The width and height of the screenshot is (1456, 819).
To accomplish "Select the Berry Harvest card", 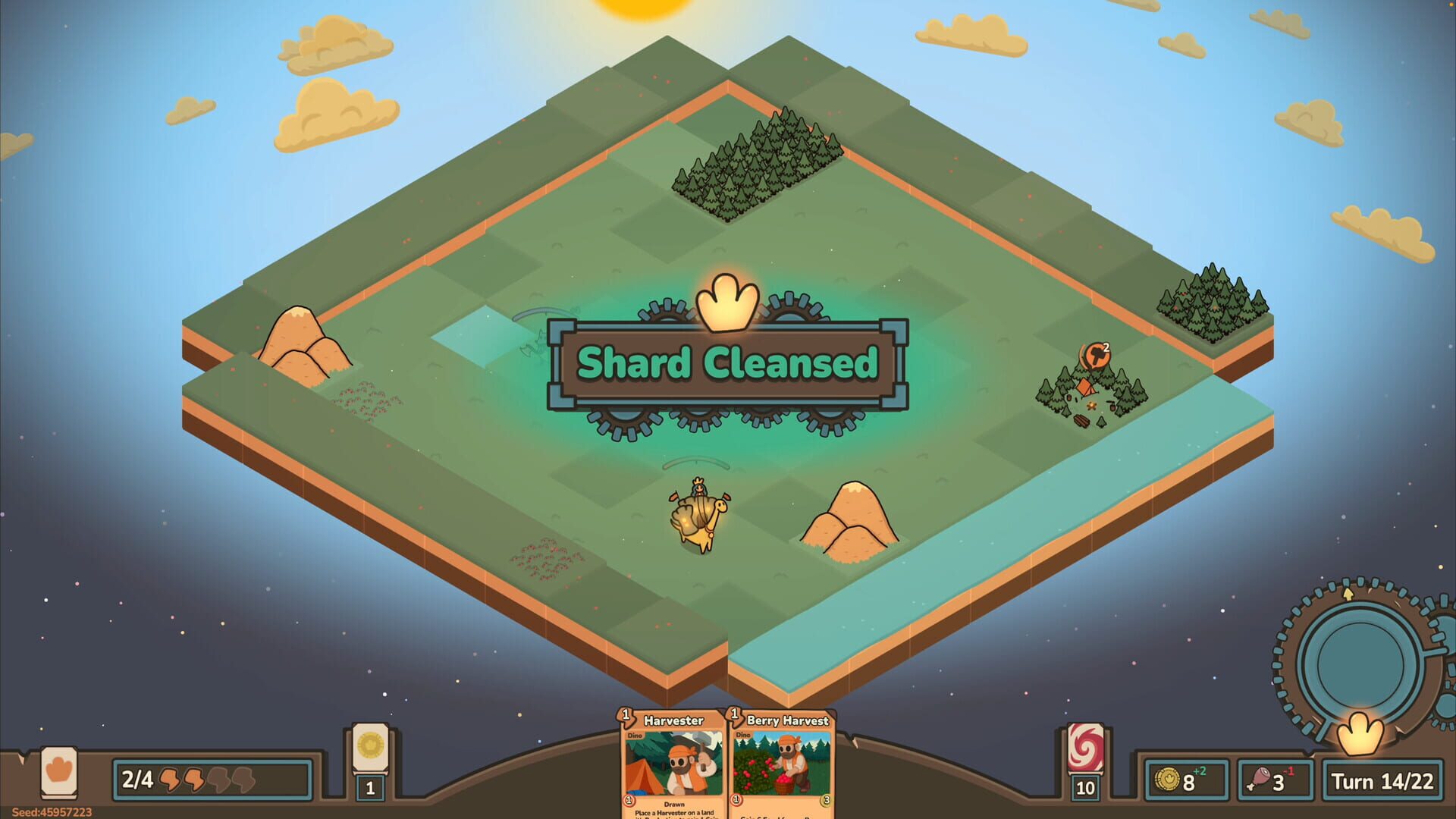I will 783,766.
